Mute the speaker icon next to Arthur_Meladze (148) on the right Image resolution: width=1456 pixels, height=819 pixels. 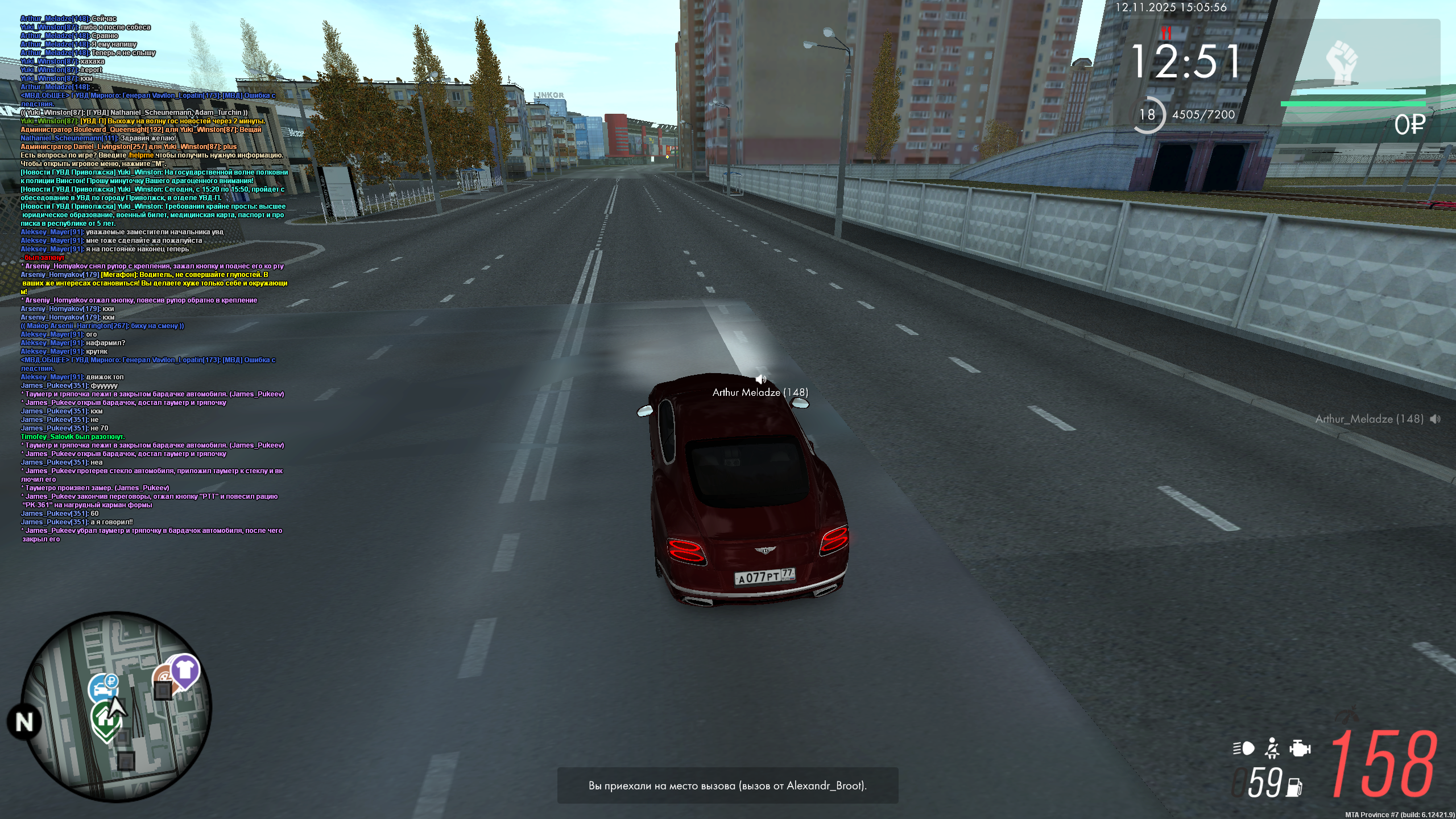(1435, 419)
